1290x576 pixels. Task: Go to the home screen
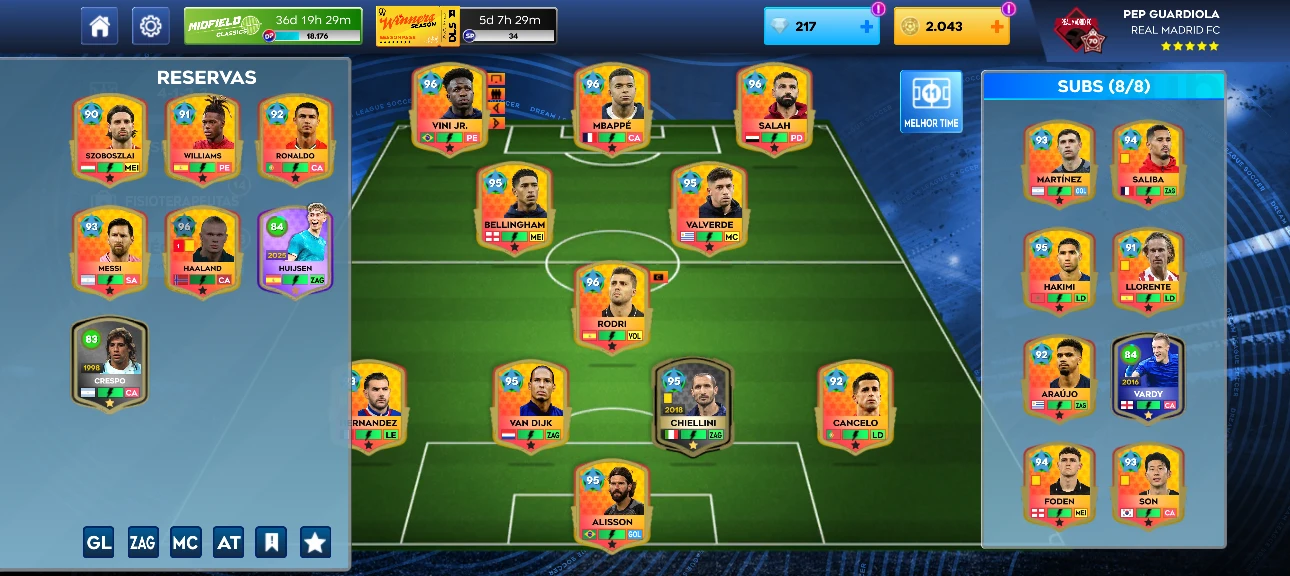coord(99,26)
